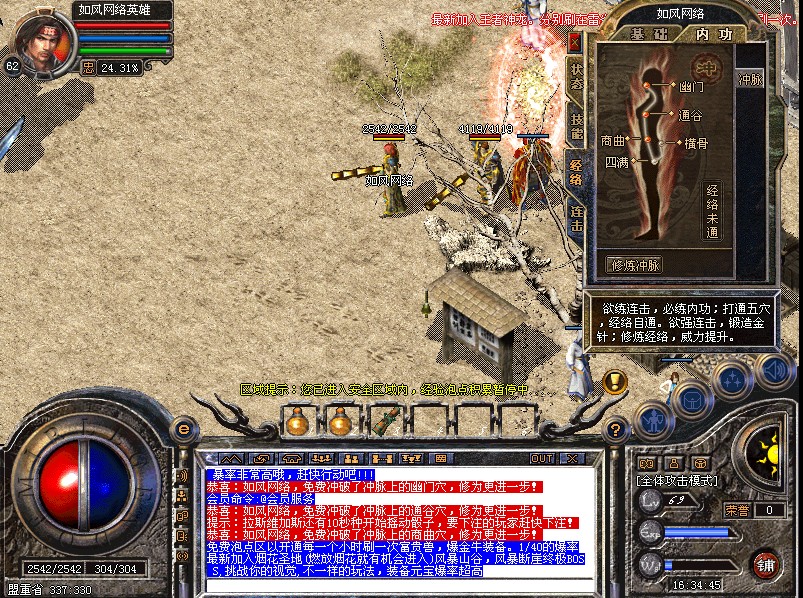Image resolution: width=803 pixels, height=598 pixels.
Task: Toggle the sound speaker button
Action: (x=773, y=371)
